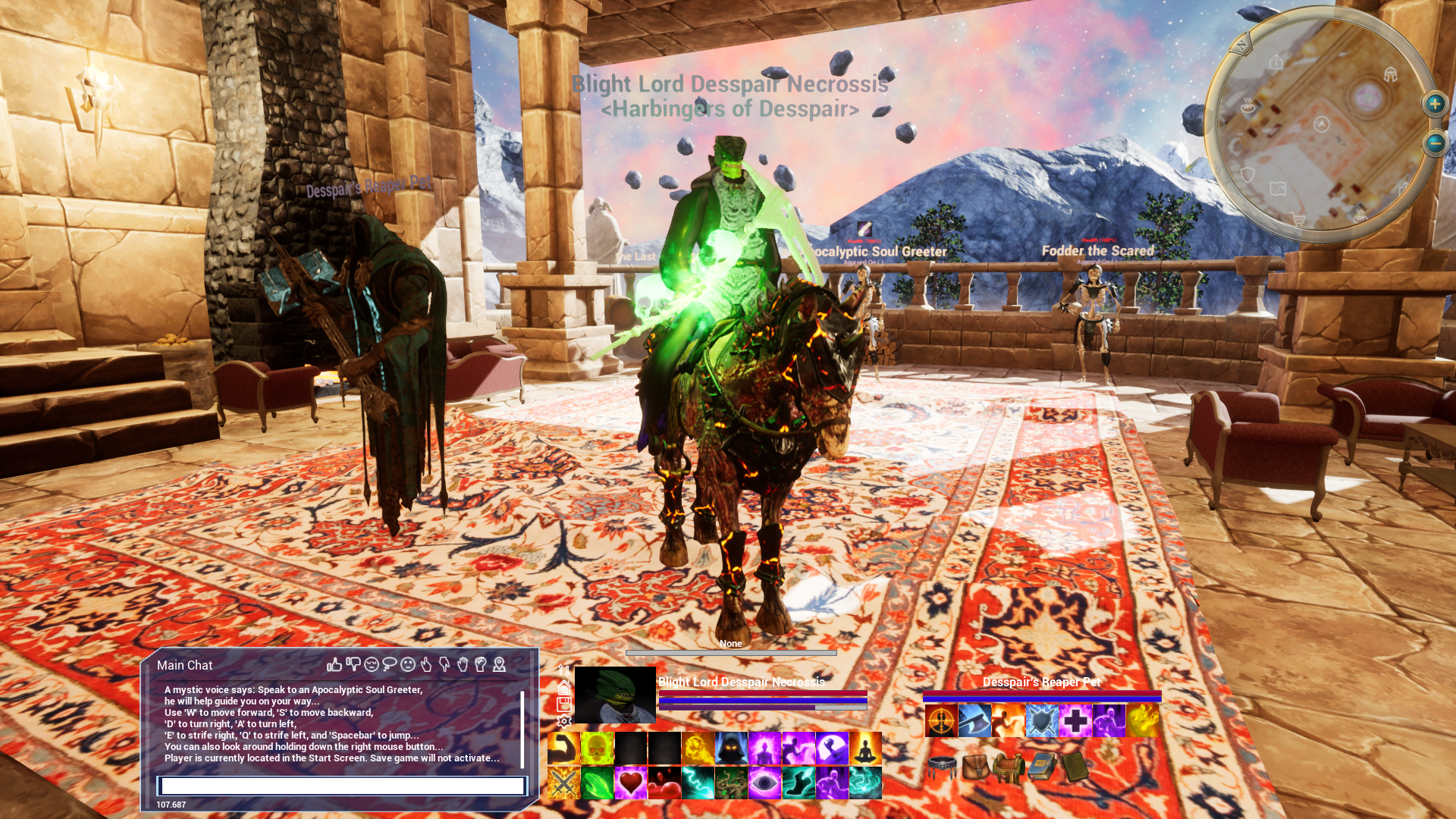
Task: Activate the flexed arm strength ability
Action: tap(563, 748)
